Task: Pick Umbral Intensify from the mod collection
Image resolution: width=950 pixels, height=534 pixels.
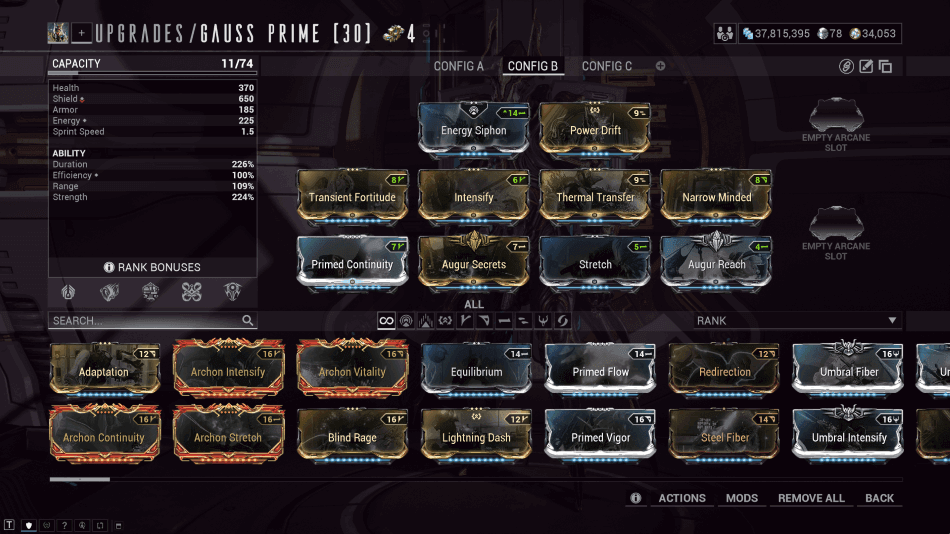Action: coord(848,436)
